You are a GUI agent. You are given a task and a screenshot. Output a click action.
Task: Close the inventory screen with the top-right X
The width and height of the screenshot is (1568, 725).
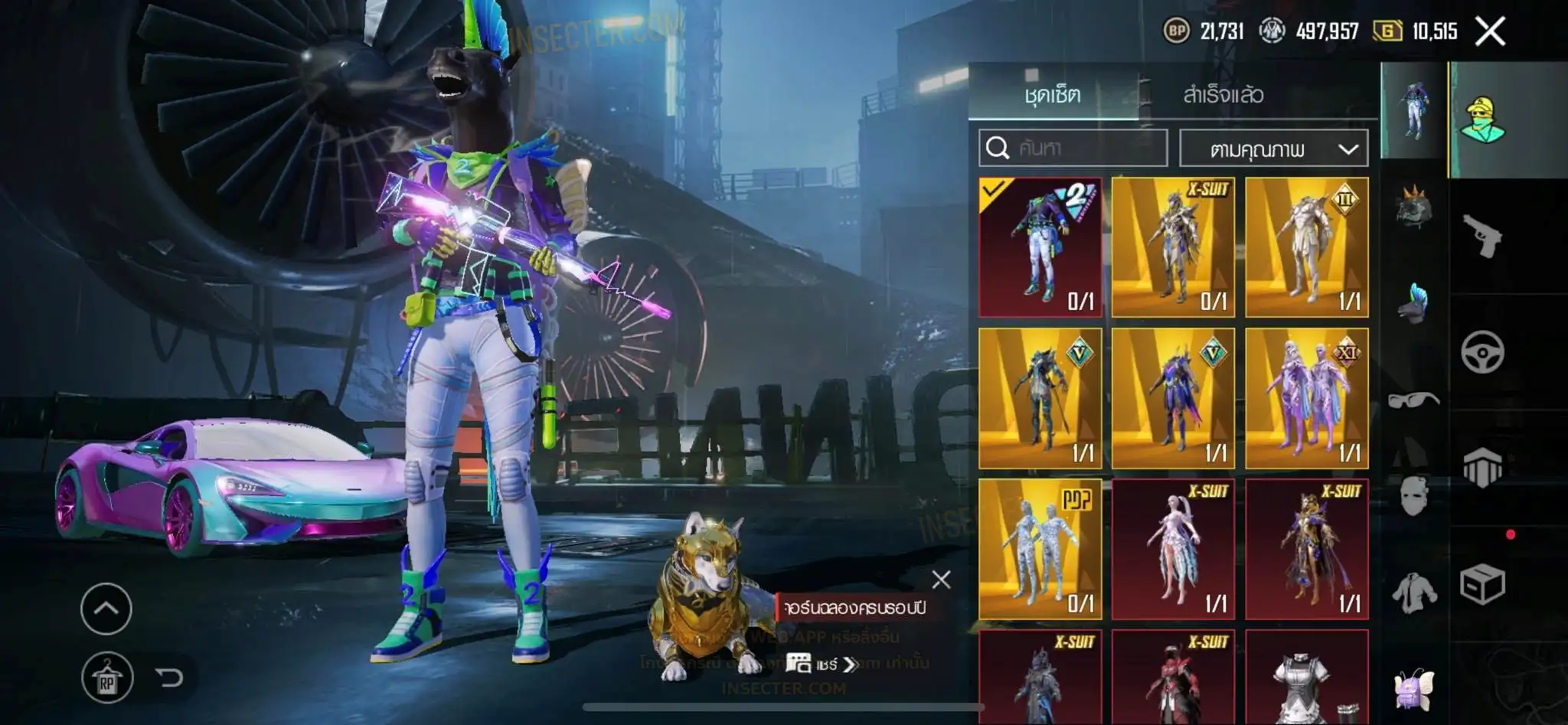[1489, 32]
